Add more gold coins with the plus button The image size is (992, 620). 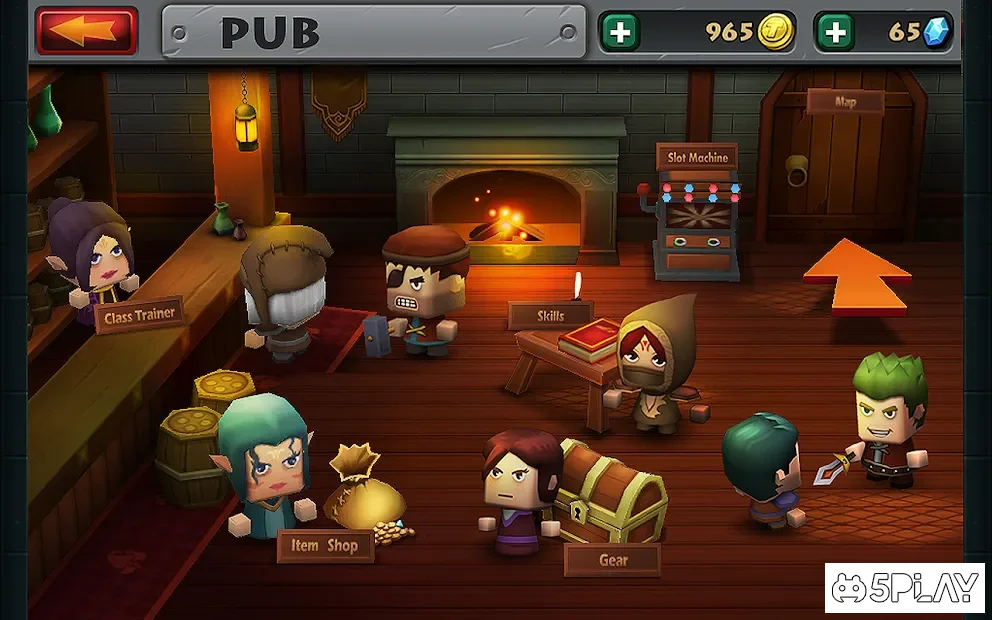coord(620,32)
